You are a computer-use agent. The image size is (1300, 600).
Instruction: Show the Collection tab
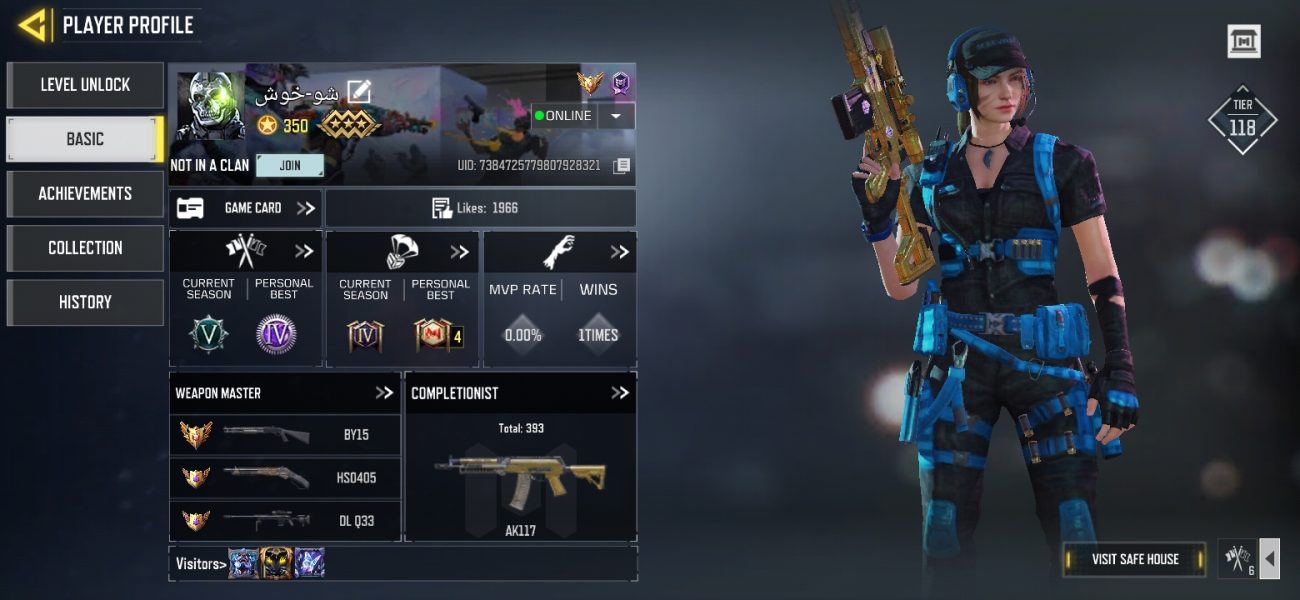point(85,248)
